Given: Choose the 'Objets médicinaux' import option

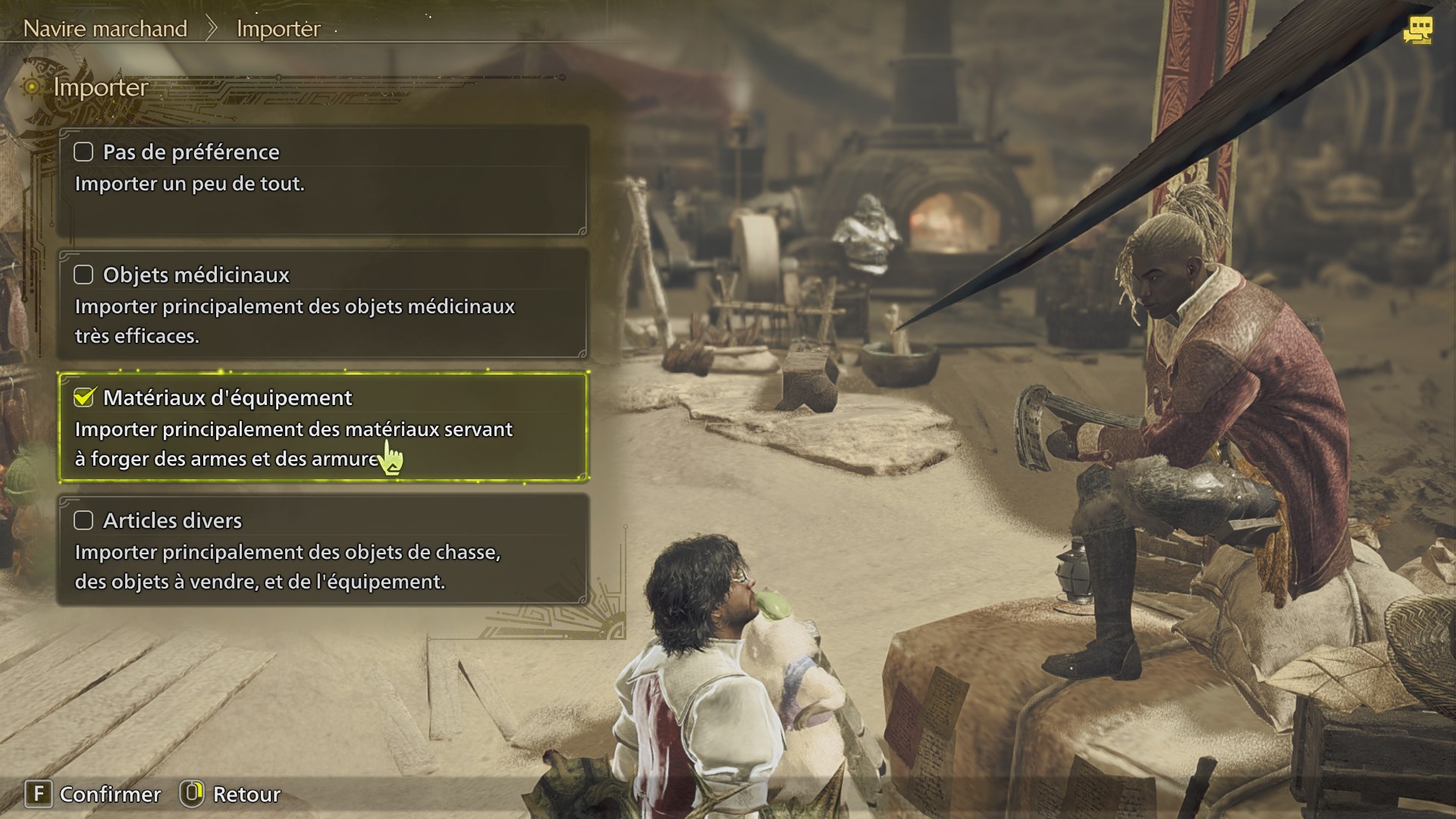Looking at the screenshot, I should tap(323, 303).
